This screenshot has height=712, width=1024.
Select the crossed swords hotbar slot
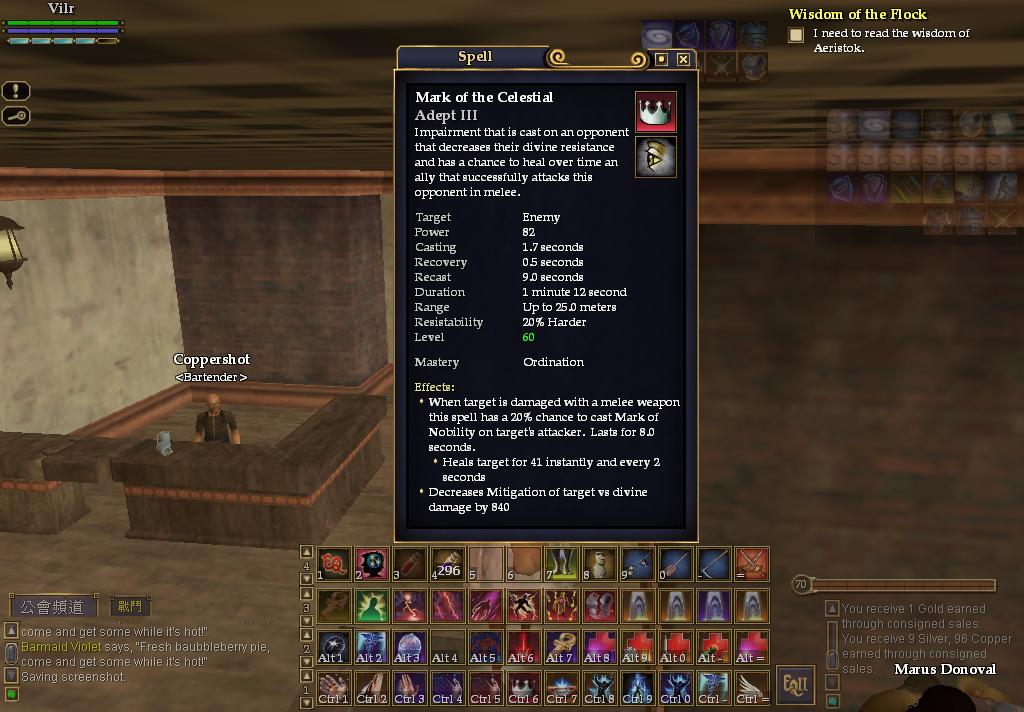point(752,564)
